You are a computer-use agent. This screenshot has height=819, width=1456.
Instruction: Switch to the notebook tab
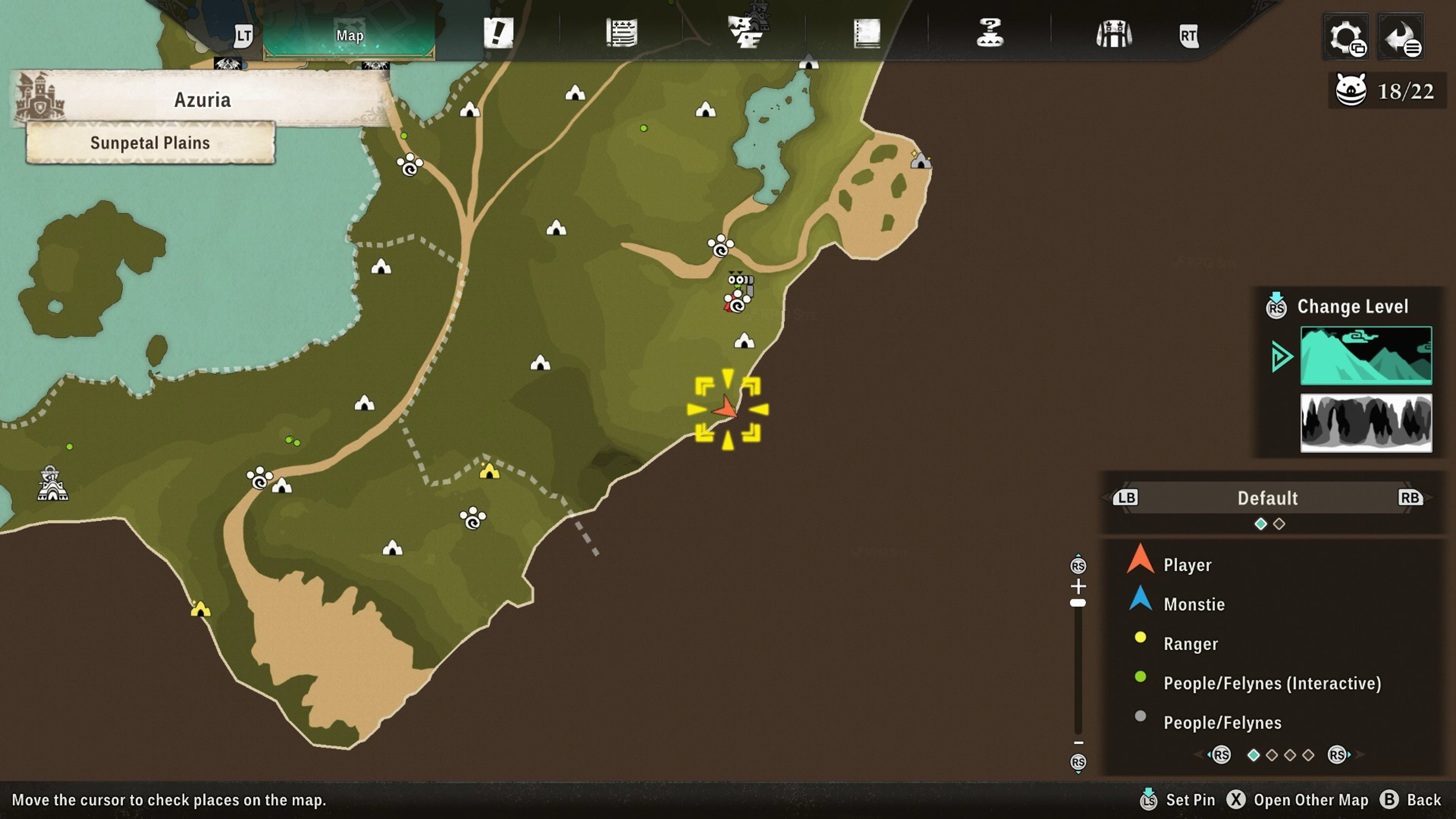[x=867, y=33]
